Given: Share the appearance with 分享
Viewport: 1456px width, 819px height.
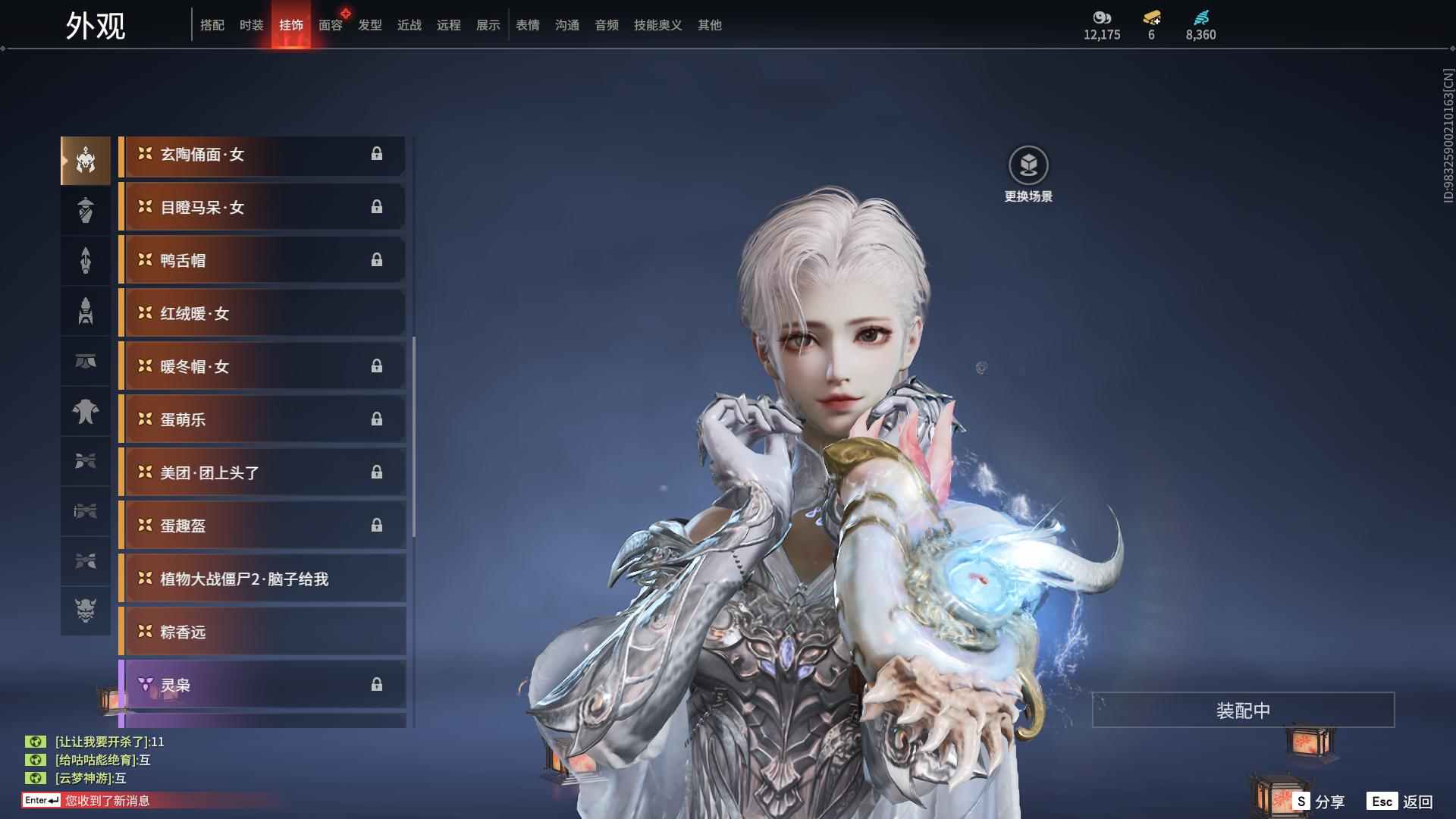Looking at the screenshot, I should point(1319,801).
